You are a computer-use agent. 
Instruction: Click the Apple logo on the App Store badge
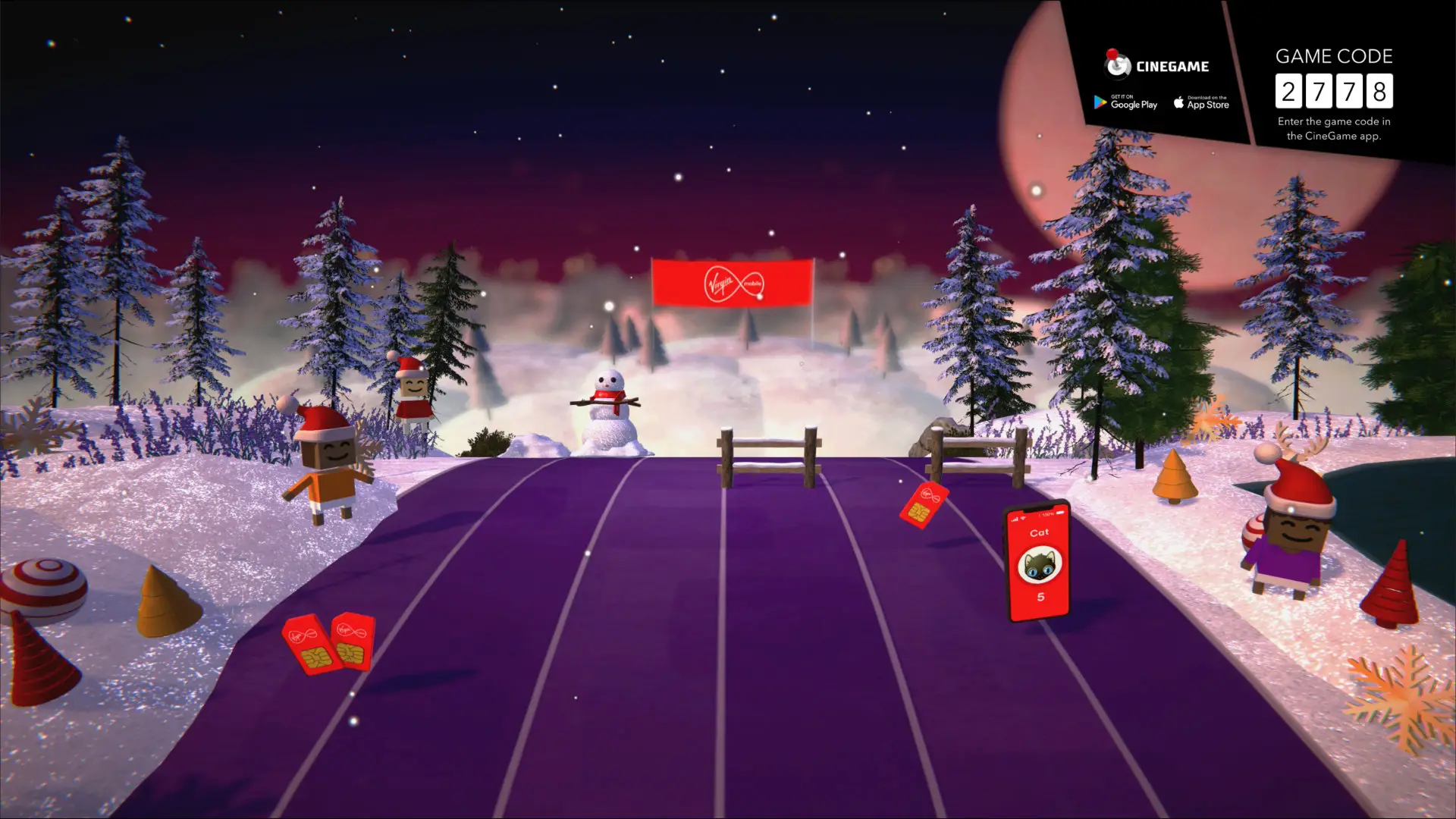click(1178, 102)
